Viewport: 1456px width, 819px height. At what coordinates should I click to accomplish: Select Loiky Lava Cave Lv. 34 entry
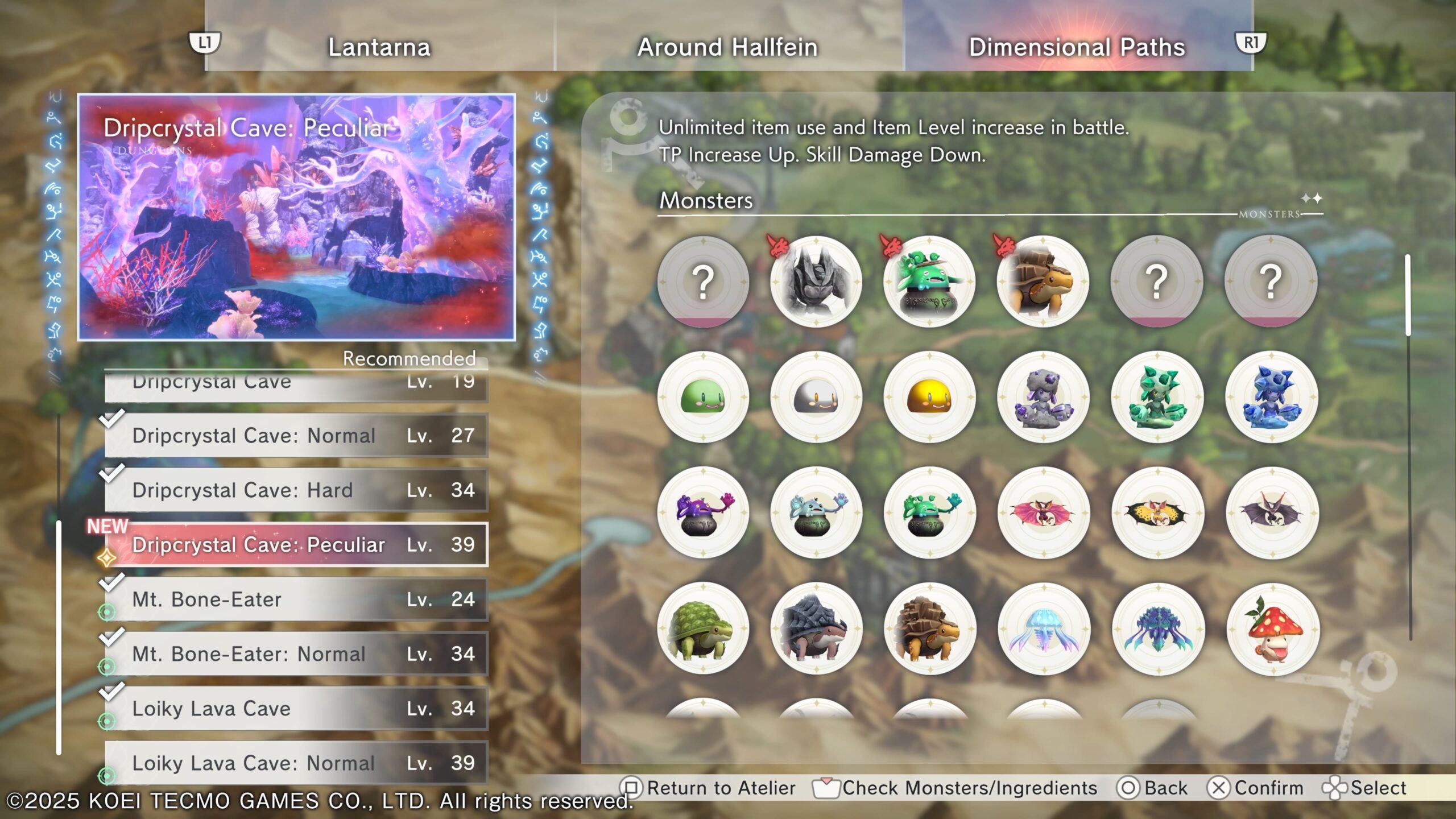click(x=296, y=709)
